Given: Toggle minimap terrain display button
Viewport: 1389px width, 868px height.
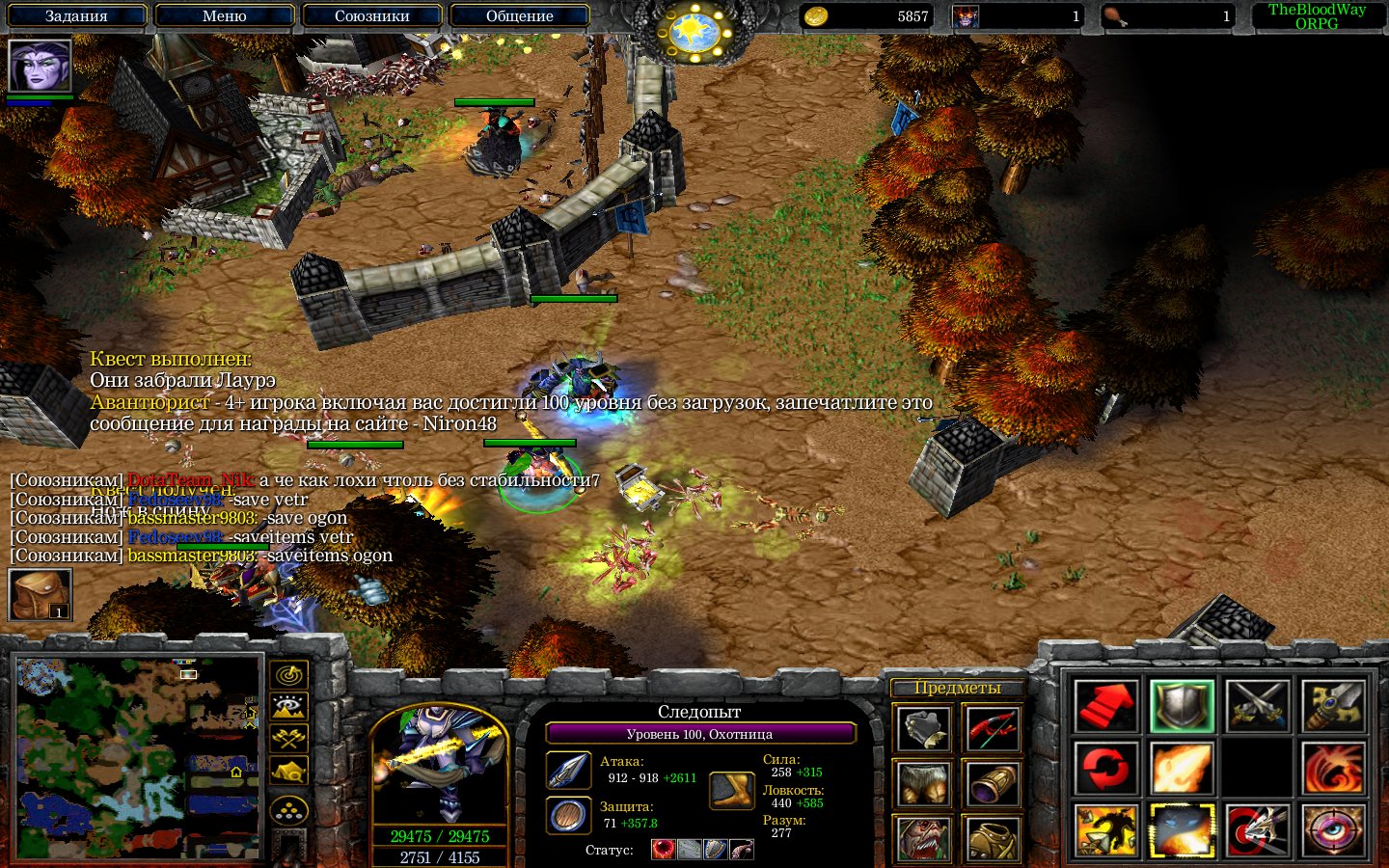Looking at the screenshot, I should 289,707.
